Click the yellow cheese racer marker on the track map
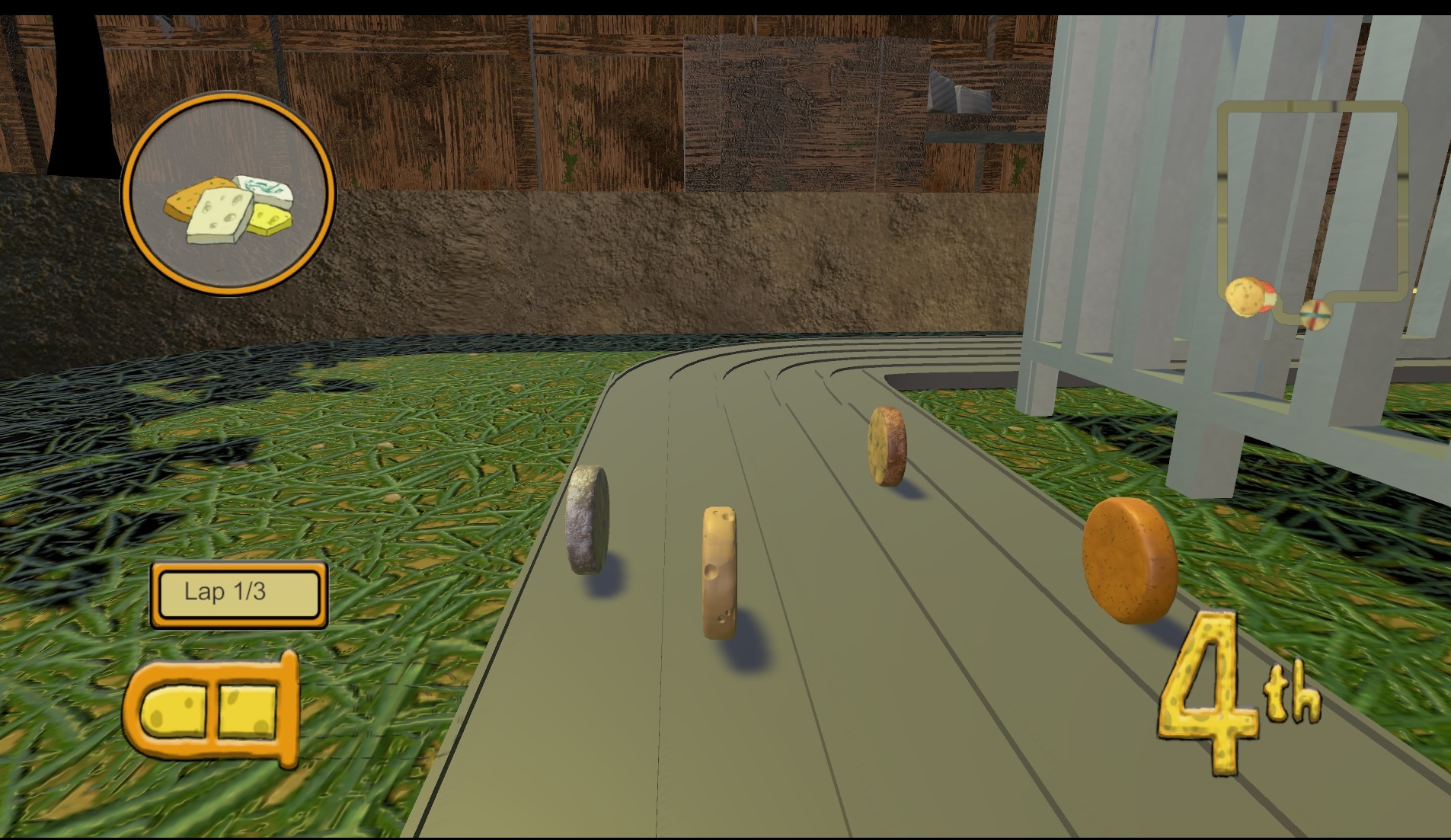Screen dimensions: 1451x840 tap(1245, 295)
